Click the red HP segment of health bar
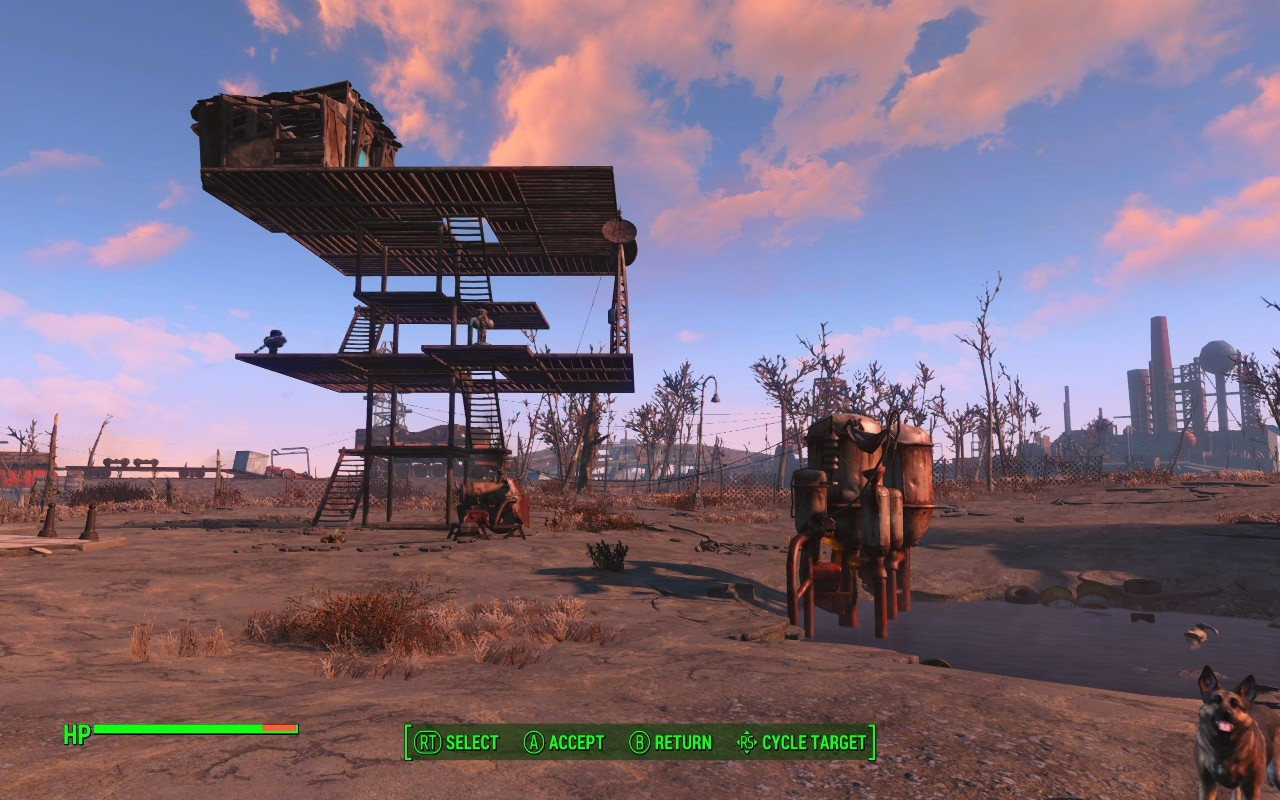 tap(278, 730)
